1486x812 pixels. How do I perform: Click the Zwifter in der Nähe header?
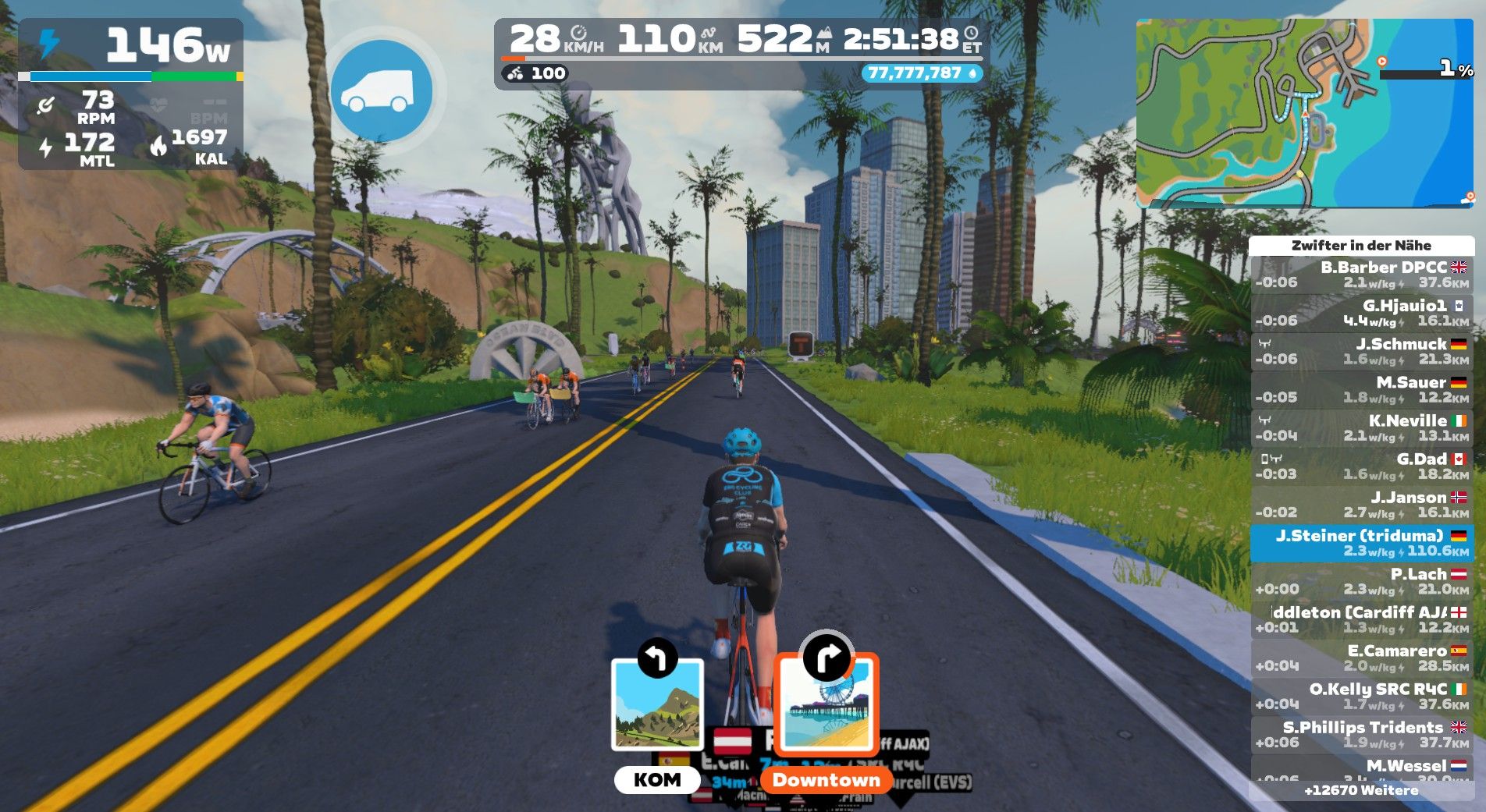1361,245
